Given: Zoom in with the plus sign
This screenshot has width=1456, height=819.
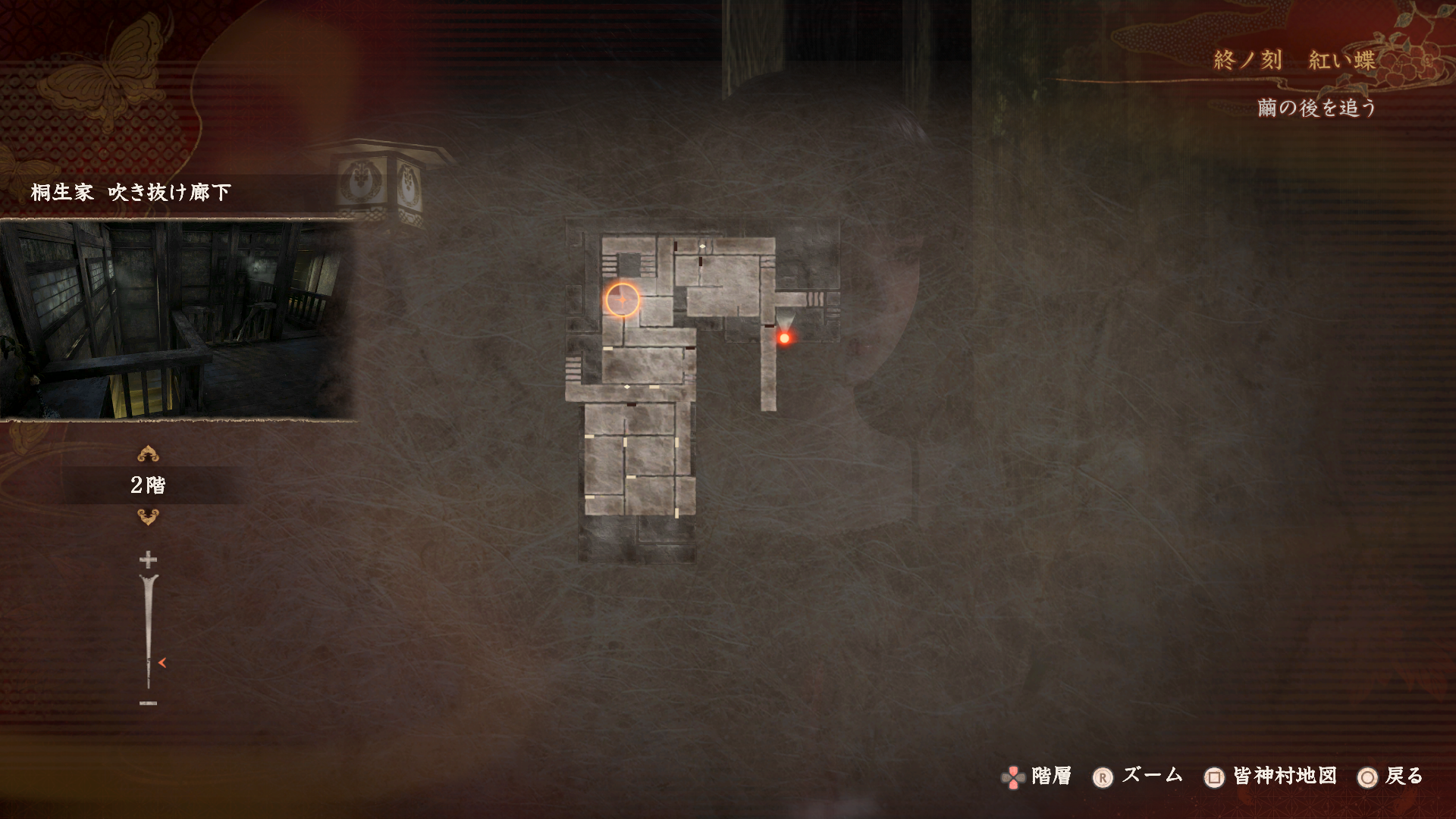Looking at the screenshot, I should 148,560.
